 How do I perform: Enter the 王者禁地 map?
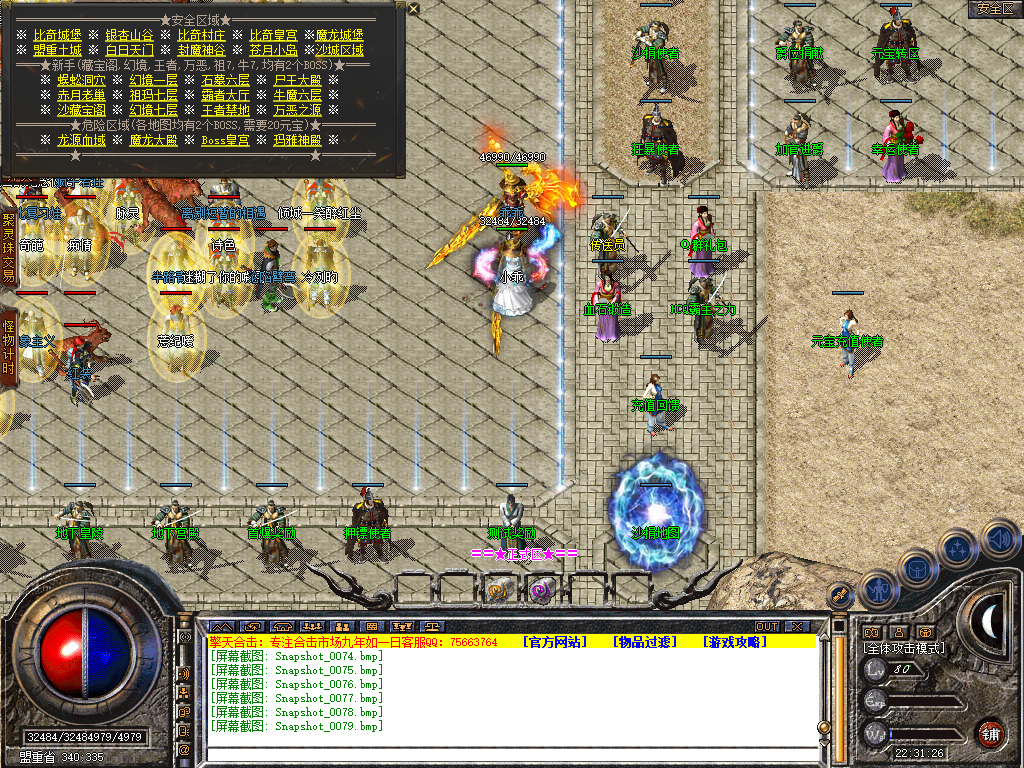[226, 110]
